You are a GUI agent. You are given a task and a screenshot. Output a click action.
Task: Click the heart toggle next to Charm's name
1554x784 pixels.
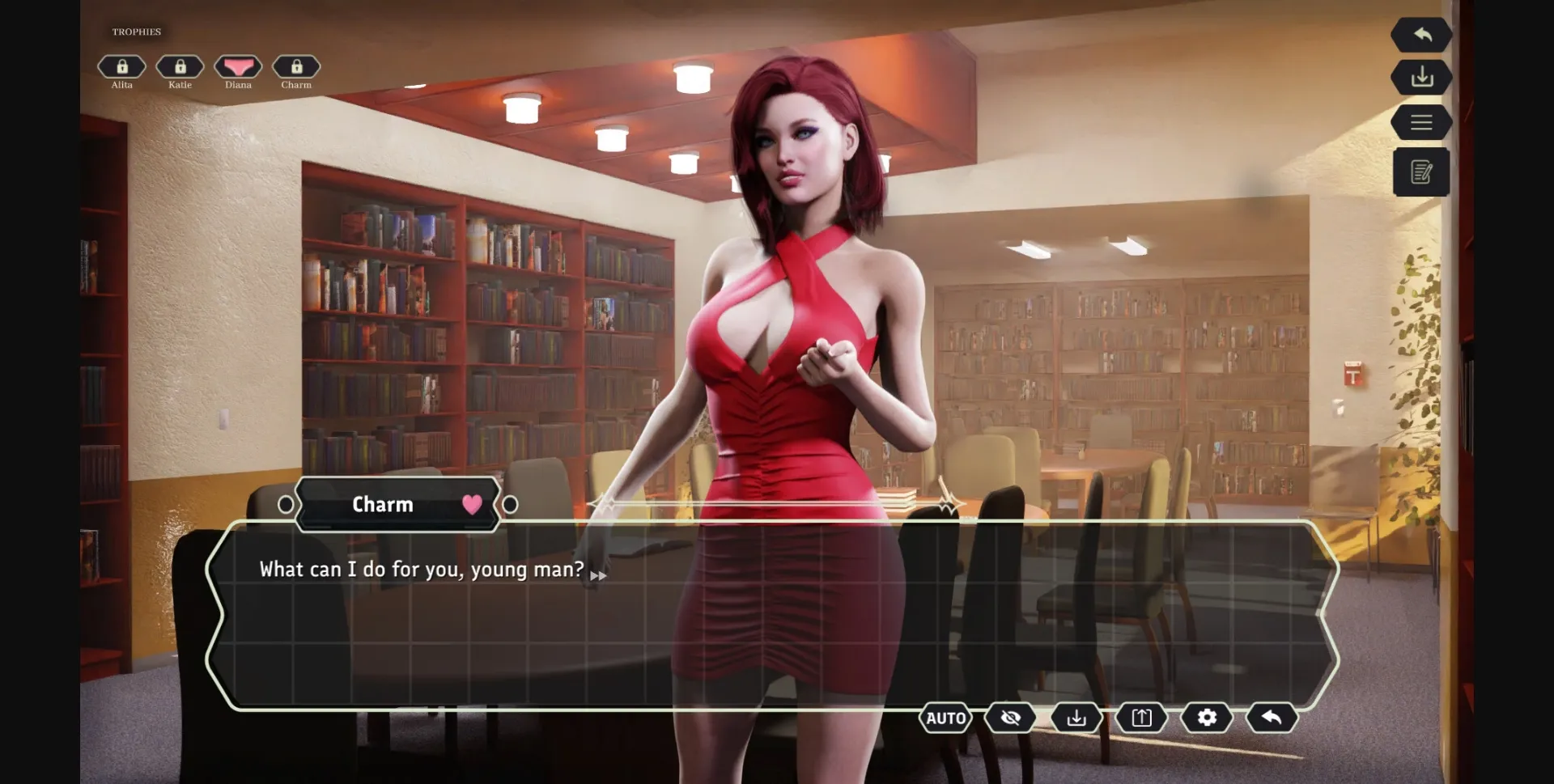(471, 504)
